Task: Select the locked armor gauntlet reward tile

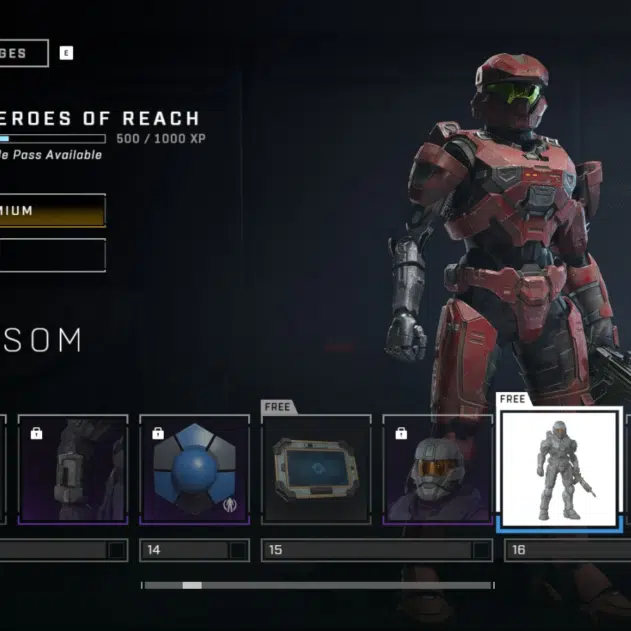Action: click(x=73, y=469)
